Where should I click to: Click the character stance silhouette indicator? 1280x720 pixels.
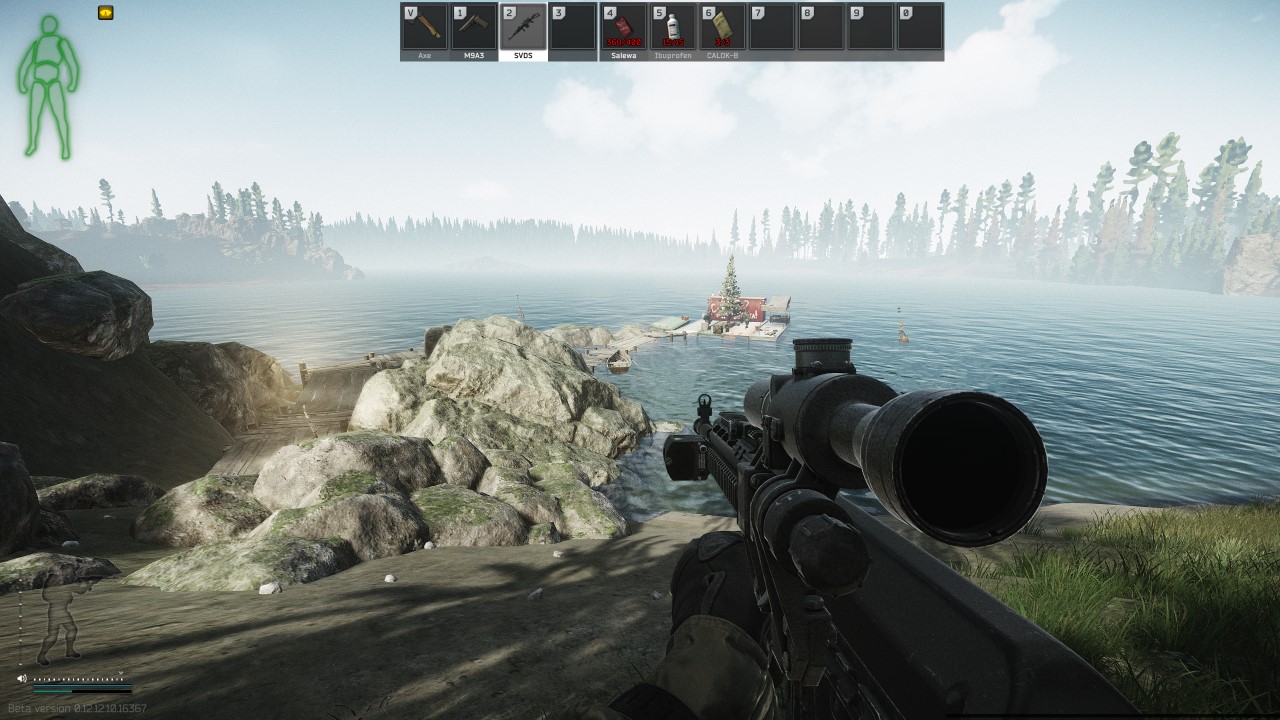click(x=62, y=618)
